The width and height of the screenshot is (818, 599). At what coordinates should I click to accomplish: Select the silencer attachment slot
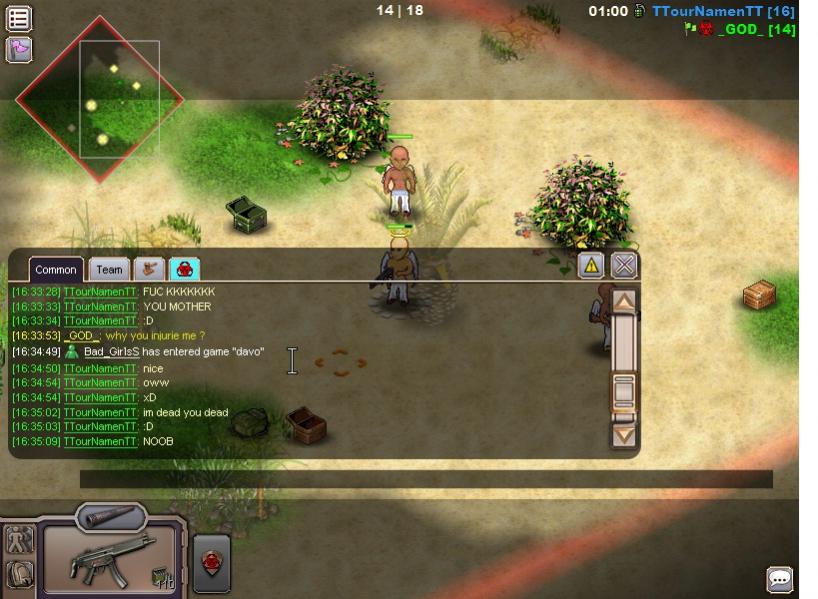[110, 516]
